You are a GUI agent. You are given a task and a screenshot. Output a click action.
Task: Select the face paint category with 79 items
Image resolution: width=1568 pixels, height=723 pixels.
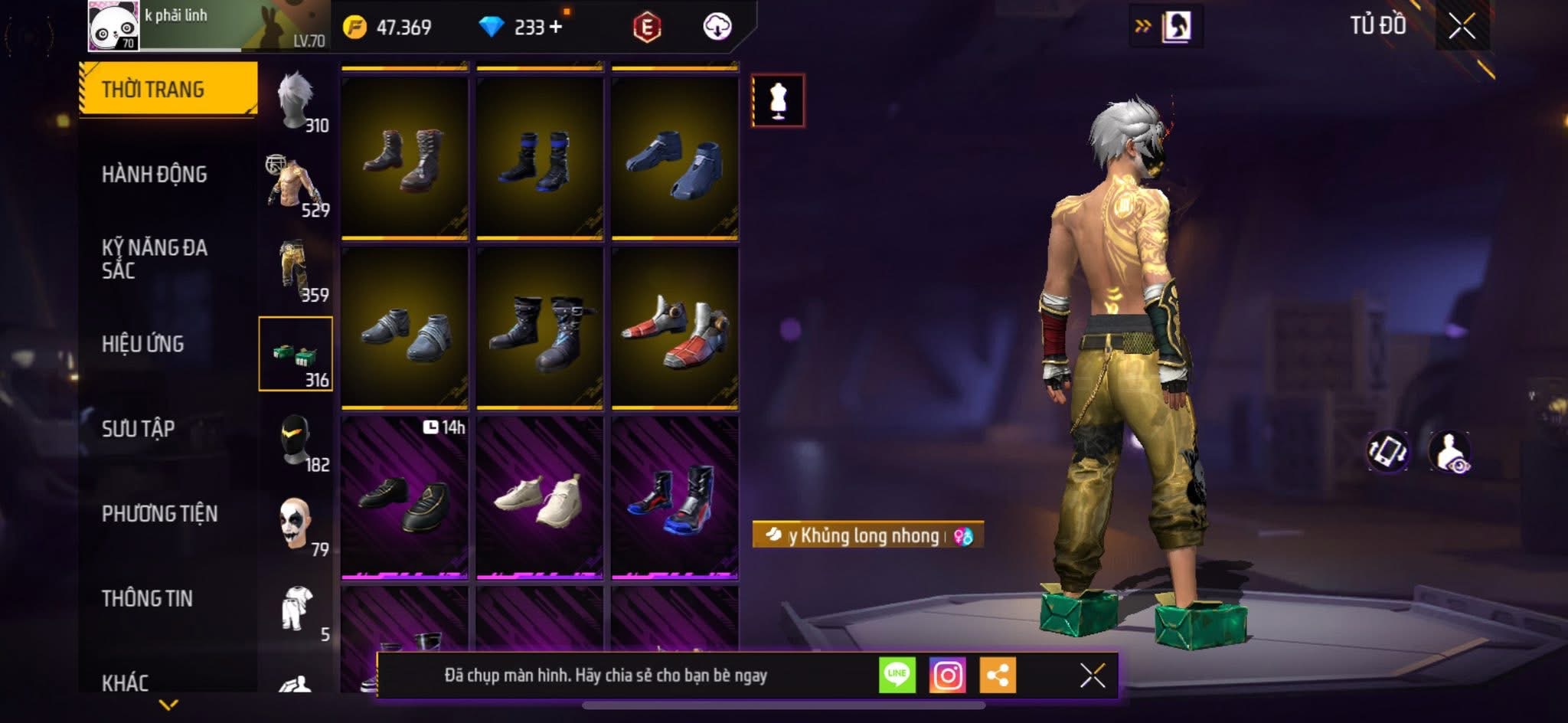coord(297,525)
